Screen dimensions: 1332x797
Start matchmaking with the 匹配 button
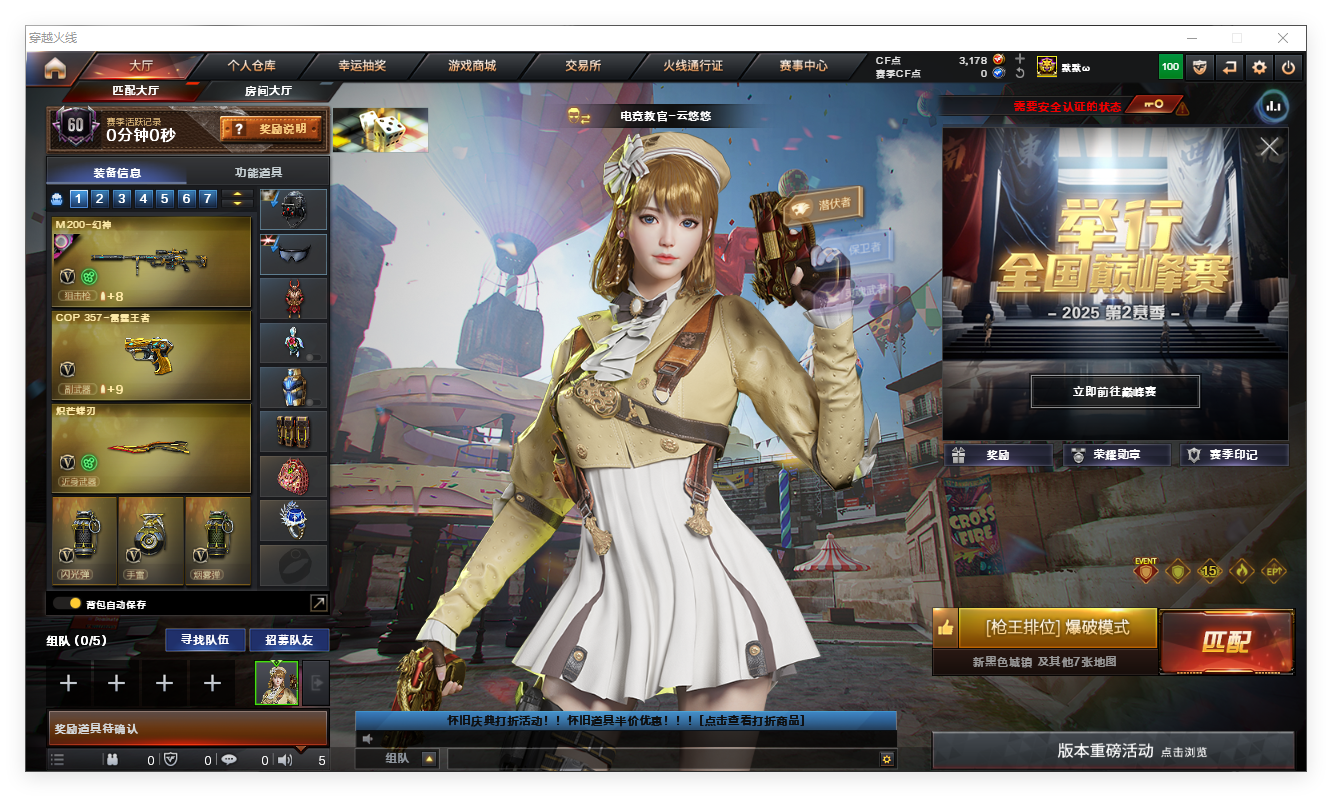(x=1226, y=641)
